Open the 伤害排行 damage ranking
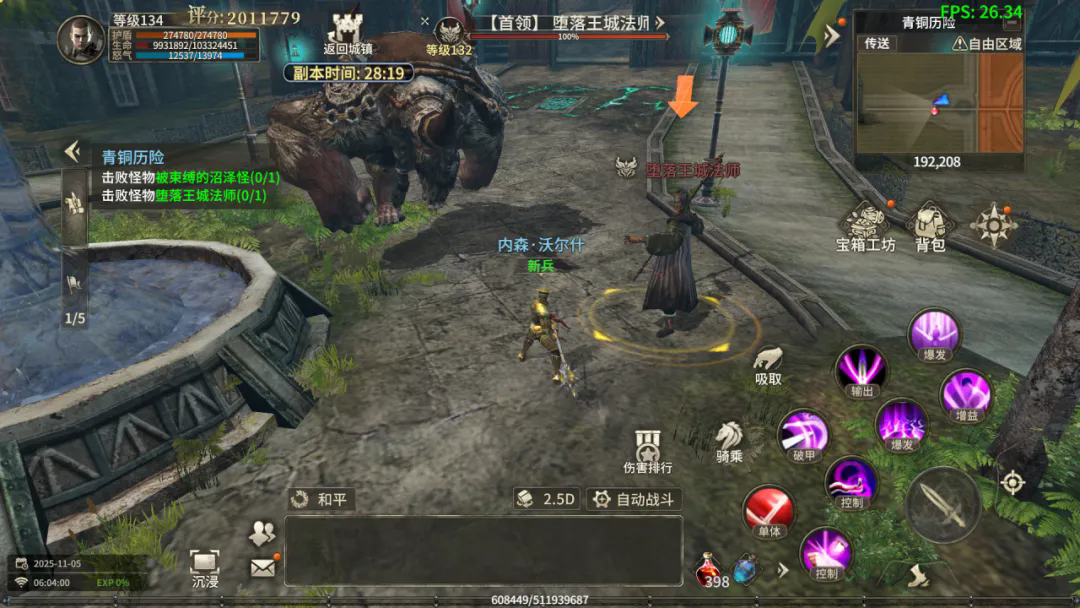1080x608 pixels. point(648,450)
